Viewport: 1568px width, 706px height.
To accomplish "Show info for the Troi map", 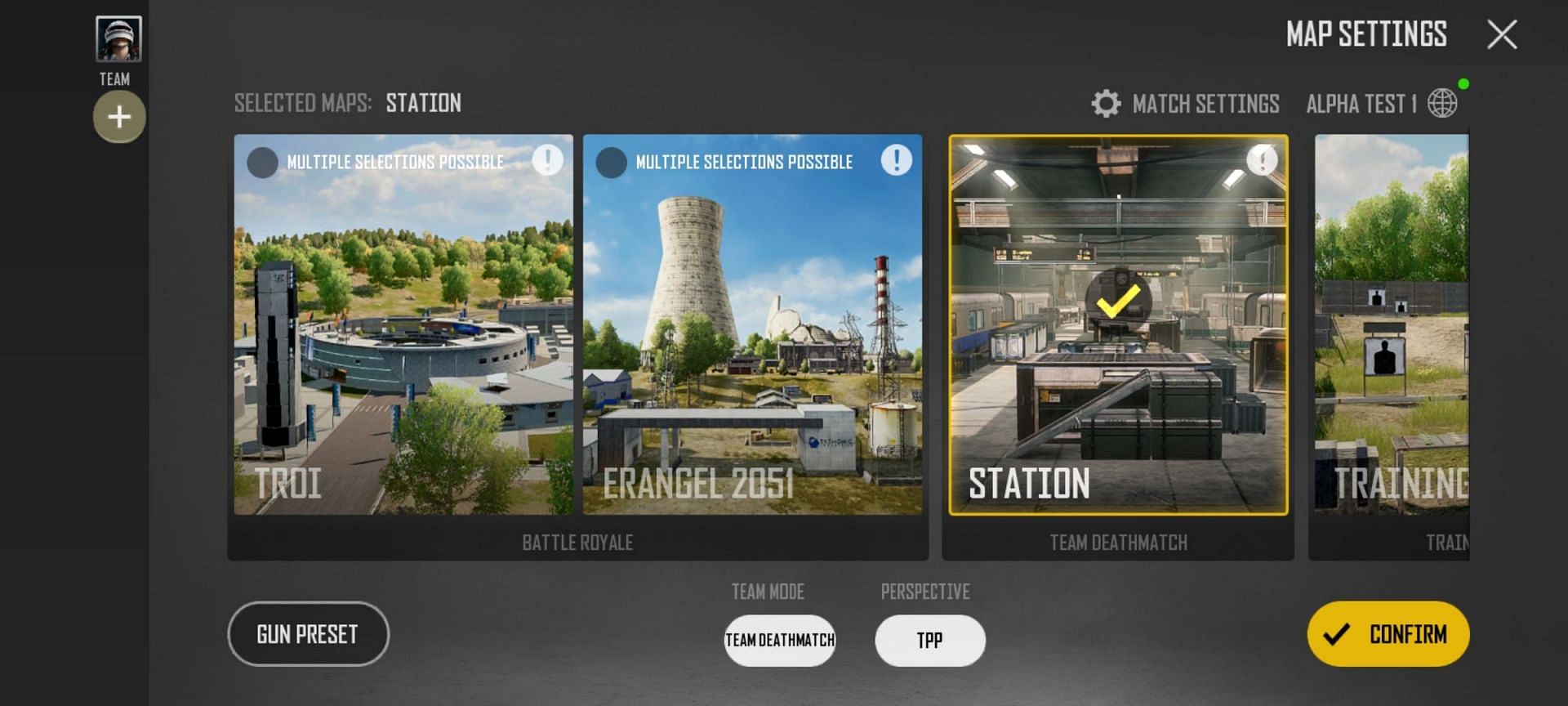I will coord(547,159).
